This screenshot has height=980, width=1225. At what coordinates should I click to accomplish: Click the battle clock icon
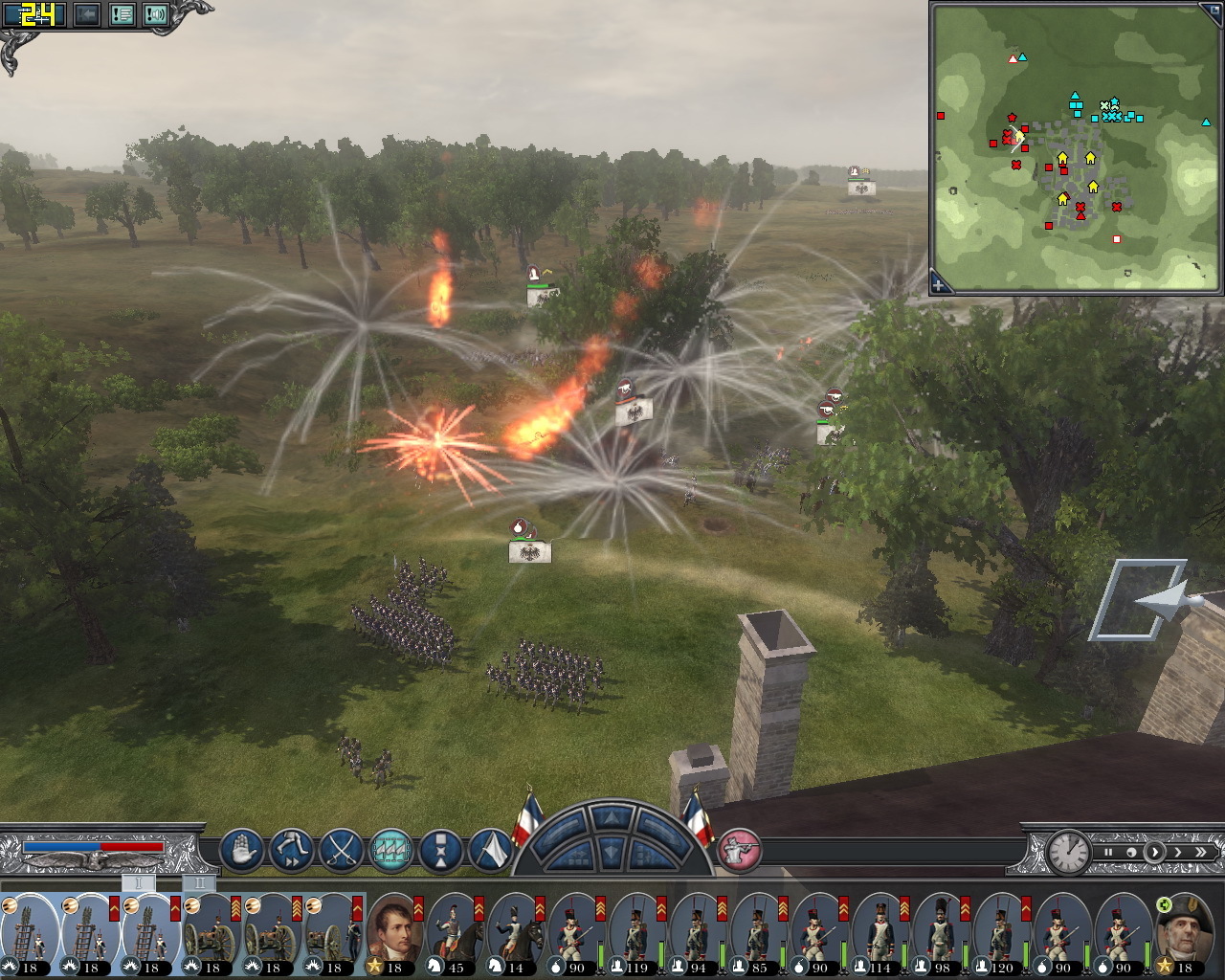tap(1067, 850)
